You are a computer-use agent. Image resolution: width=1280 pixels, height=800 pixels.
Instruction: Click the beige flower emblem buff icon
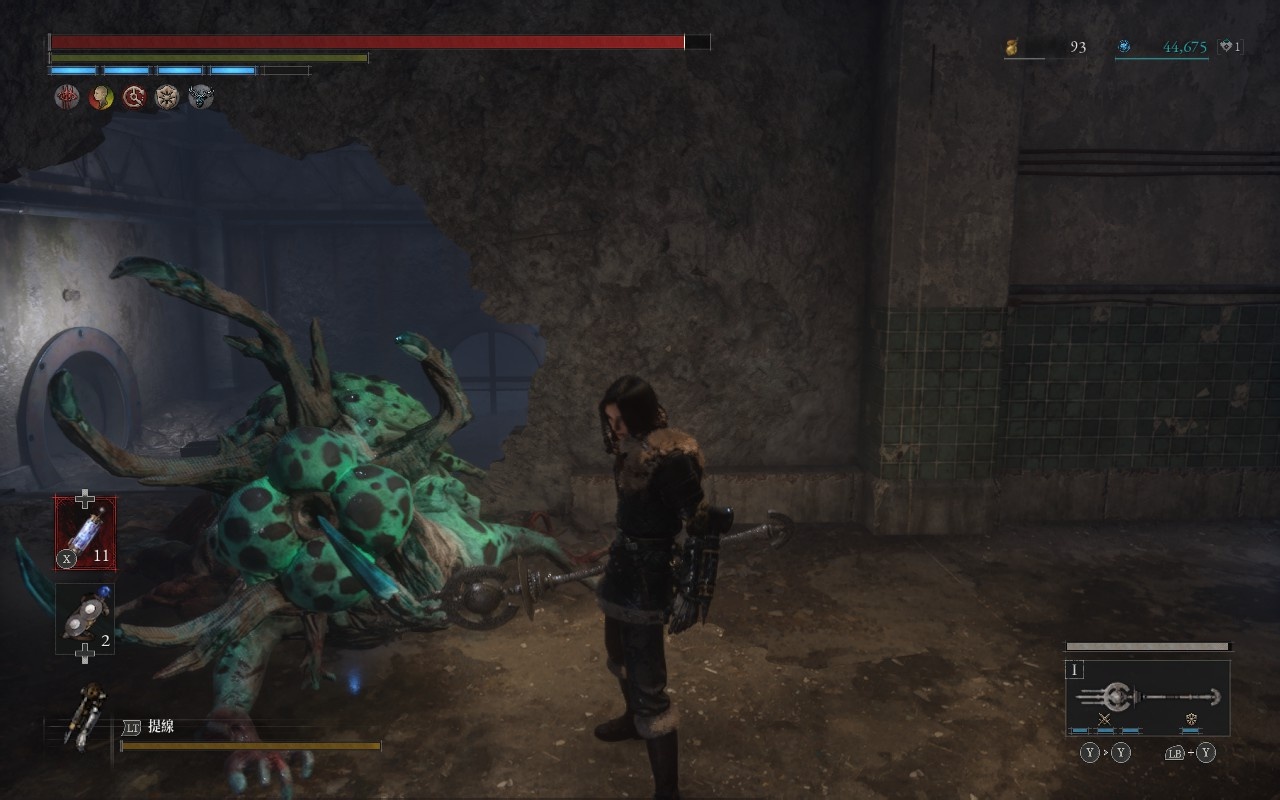(167, 97)
